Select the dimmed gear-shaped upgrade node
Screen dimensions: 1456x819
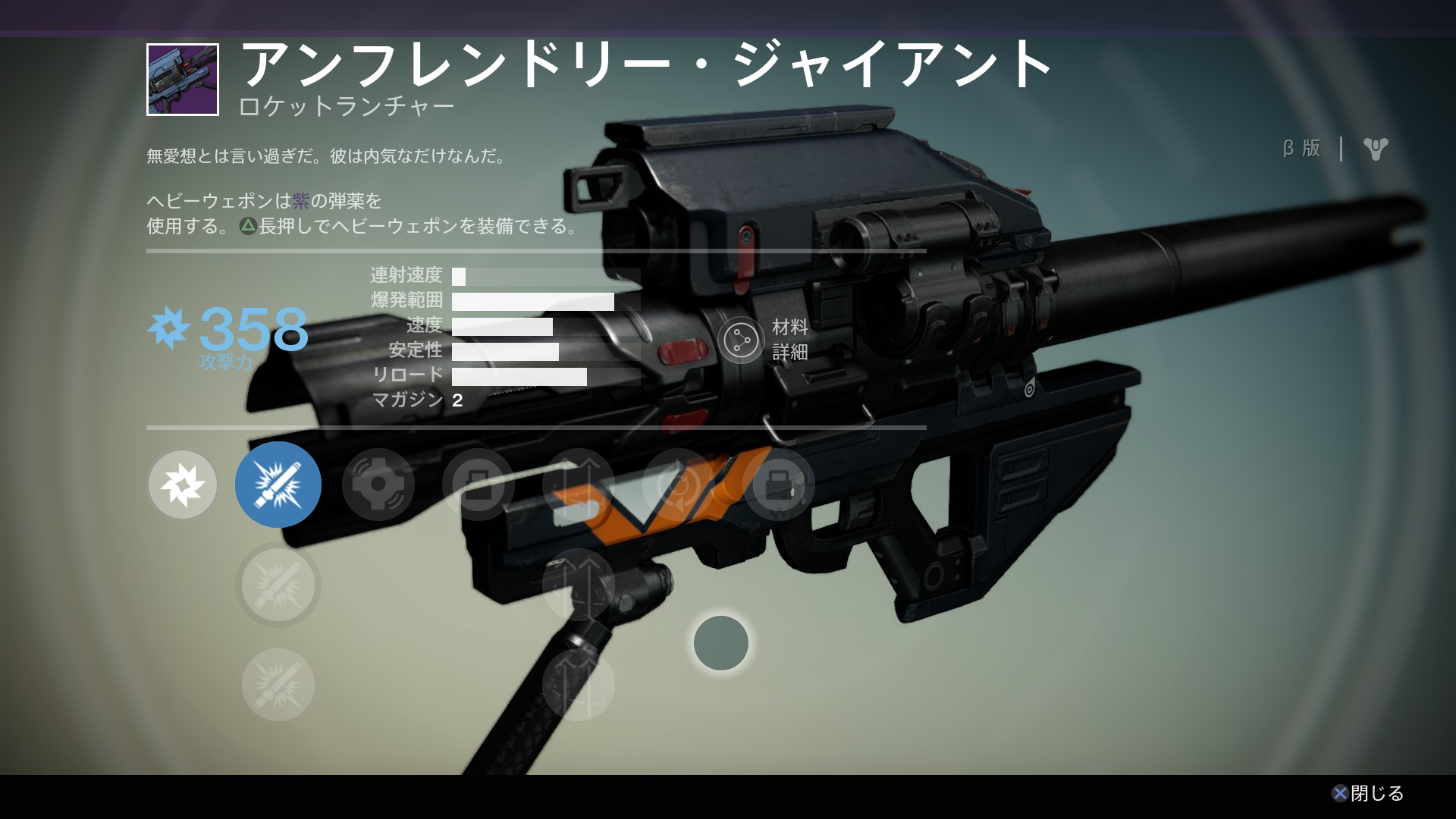pyautogui.click(x=378, y=485)
